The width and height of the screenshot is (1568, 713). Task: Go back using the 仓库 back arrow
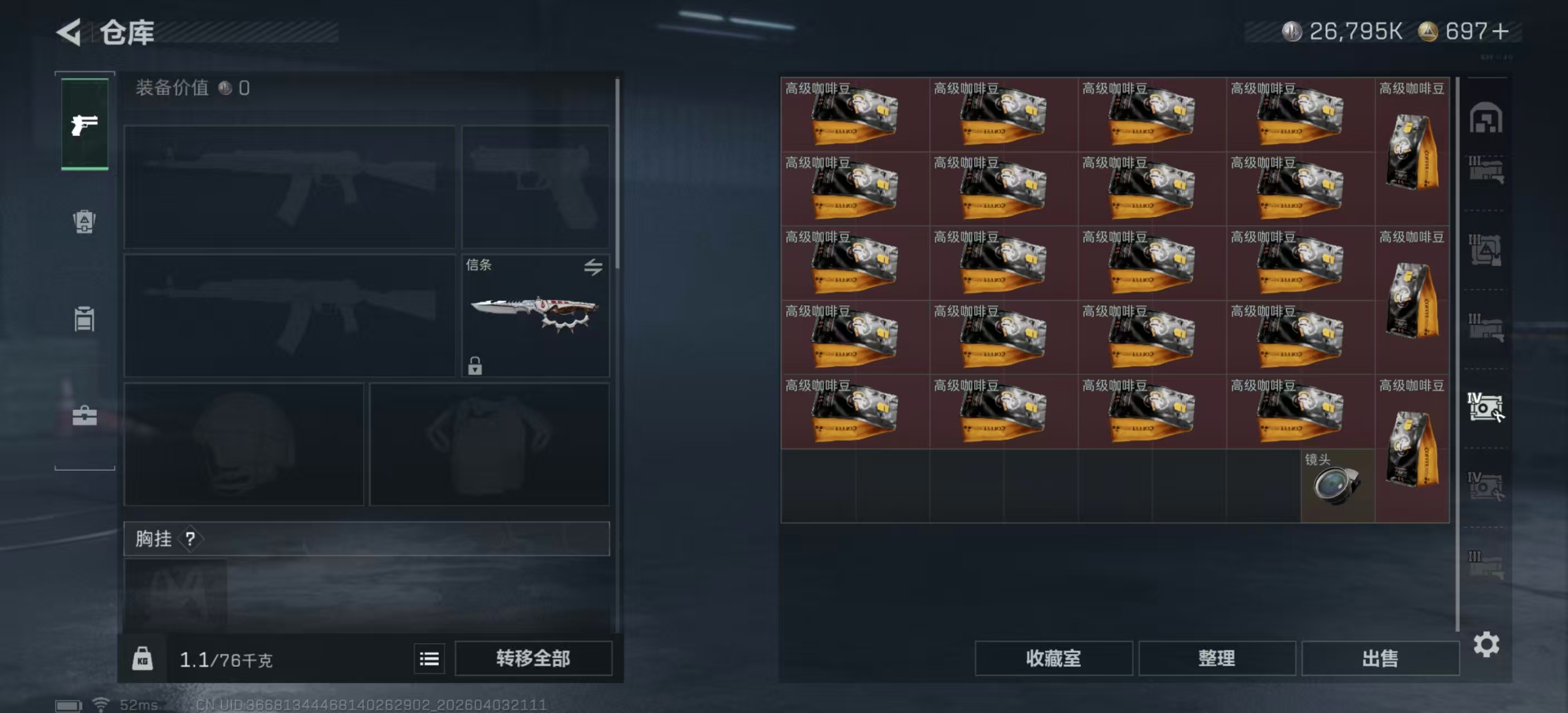point(69,33)
